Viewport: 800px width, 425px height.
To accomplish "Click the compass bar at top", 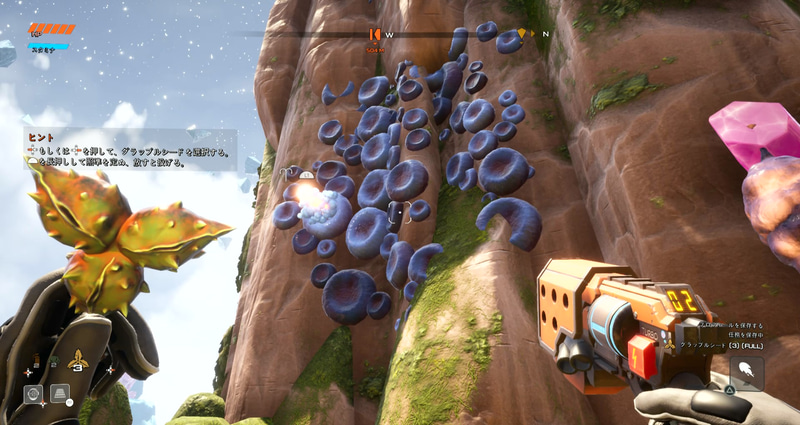I will 400,33.
